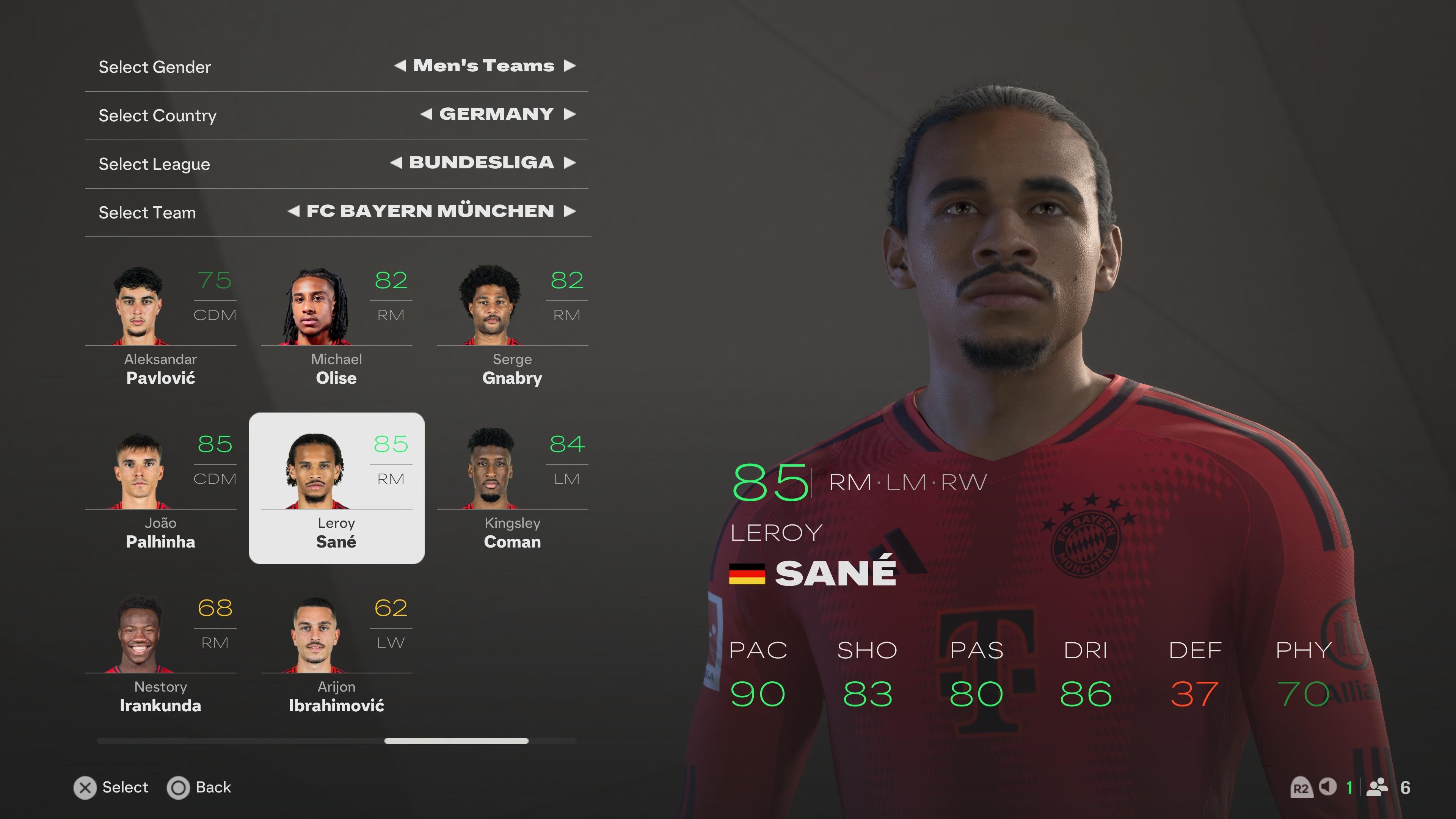Click the Men's Teams label
Image resolution: width=1456 pixels, height=819 pixels.
483,66
